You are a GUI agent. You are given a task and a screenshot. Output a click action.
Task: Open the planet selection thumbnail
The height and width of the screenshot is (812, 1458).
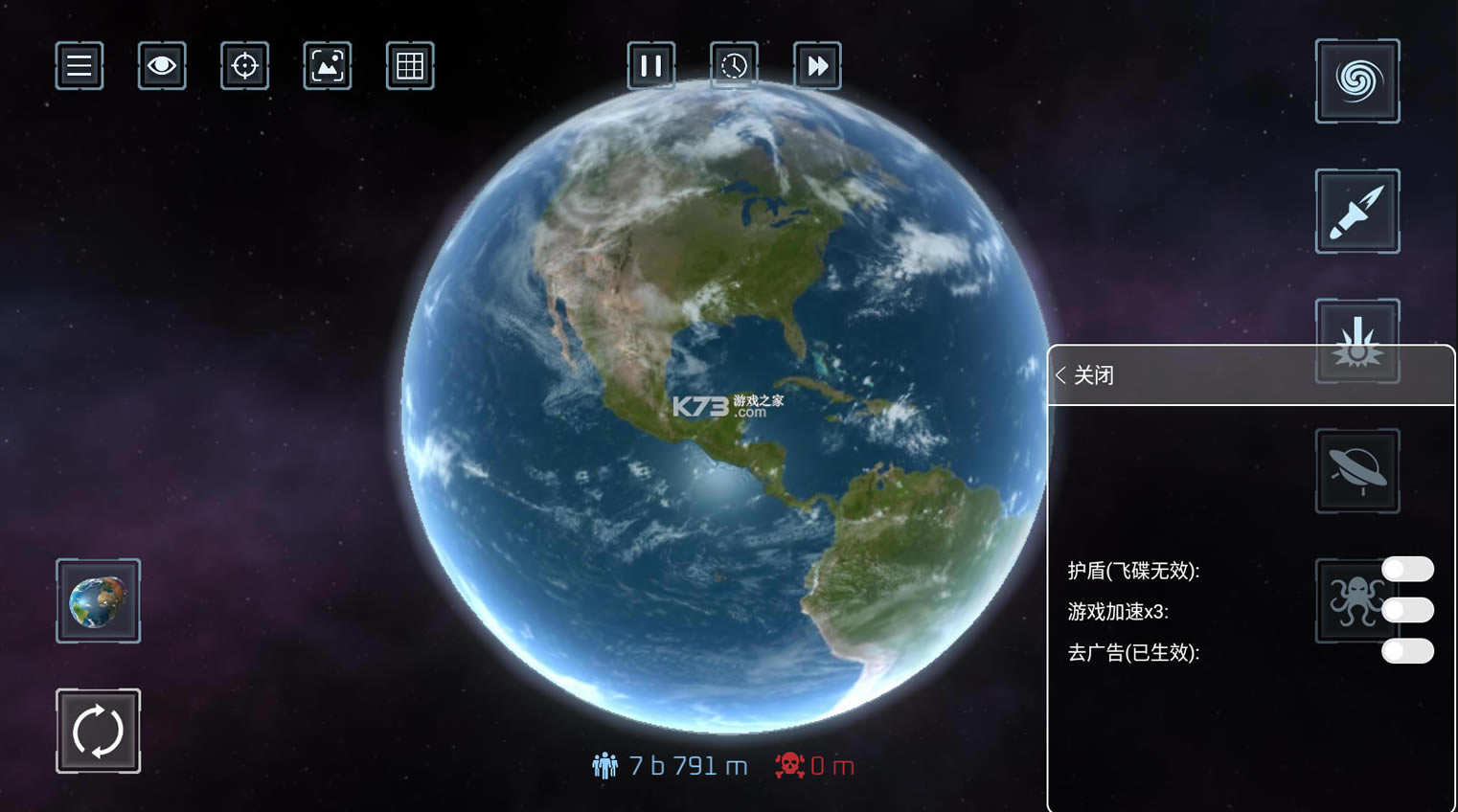pos(99,601)
